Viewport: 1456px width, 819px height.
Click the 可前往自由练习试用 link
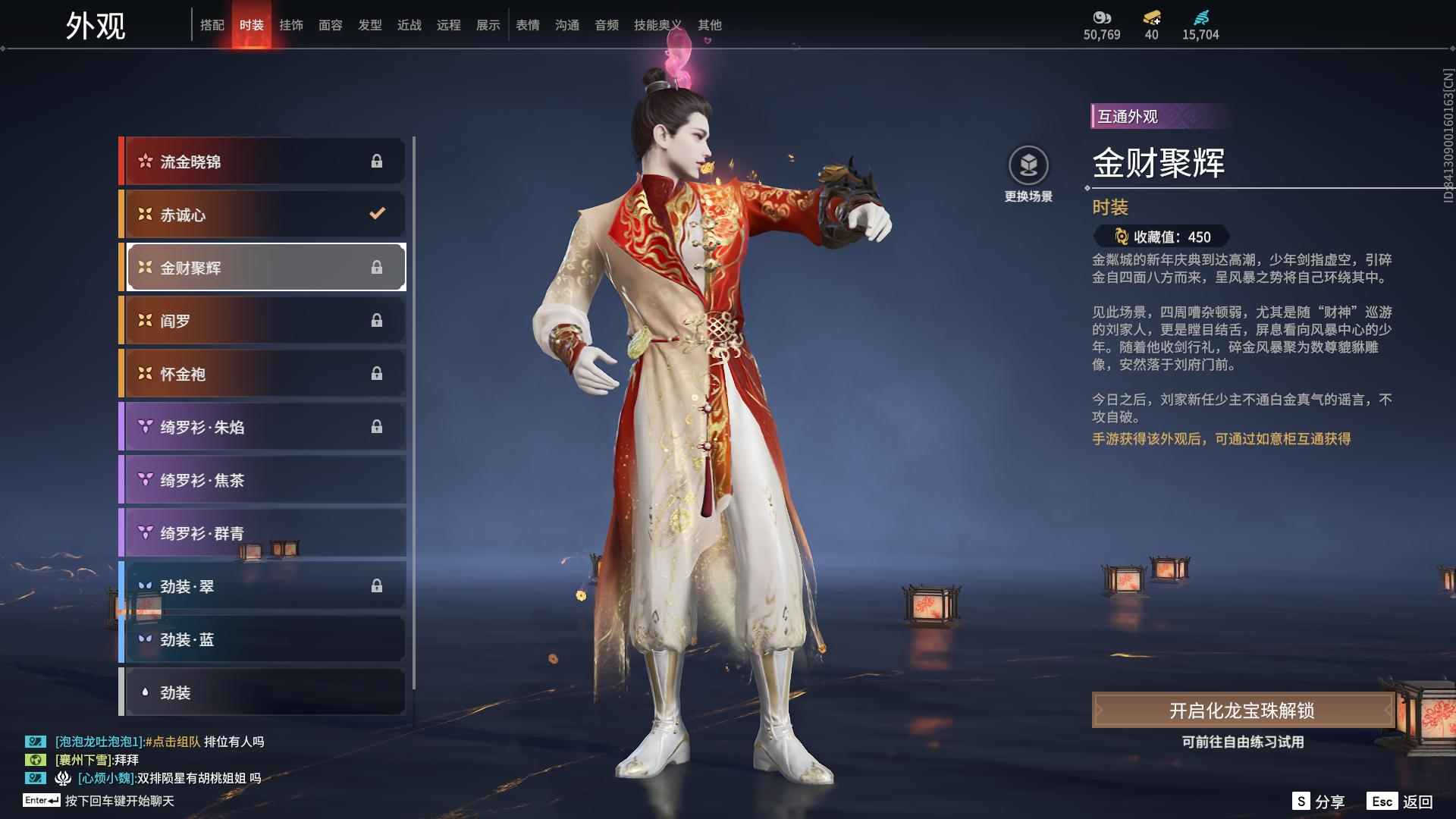[x=1241, y=744]
